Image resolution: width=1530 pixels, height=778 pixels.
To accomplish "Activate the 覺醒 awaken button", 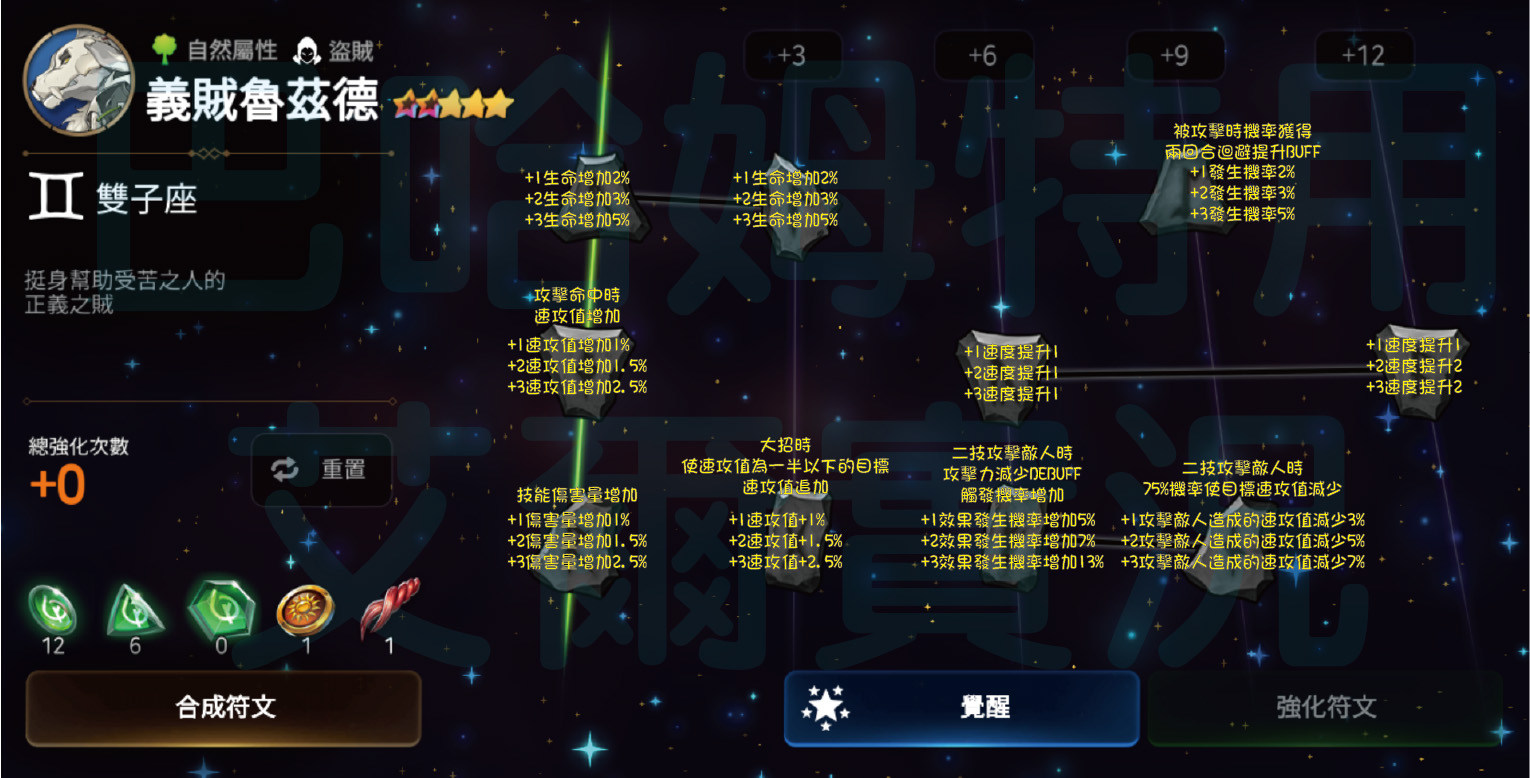I will [961, 708].
